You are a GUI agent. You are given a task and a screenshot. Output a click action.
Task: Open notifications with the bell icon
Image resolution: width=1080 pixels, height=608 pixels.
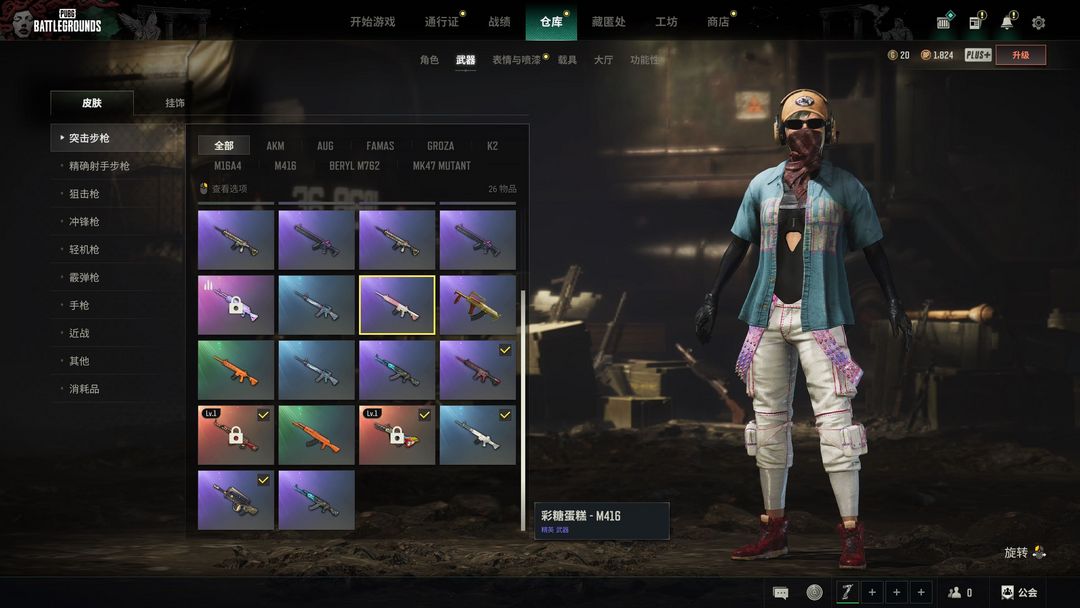(x=1006, y=23)
